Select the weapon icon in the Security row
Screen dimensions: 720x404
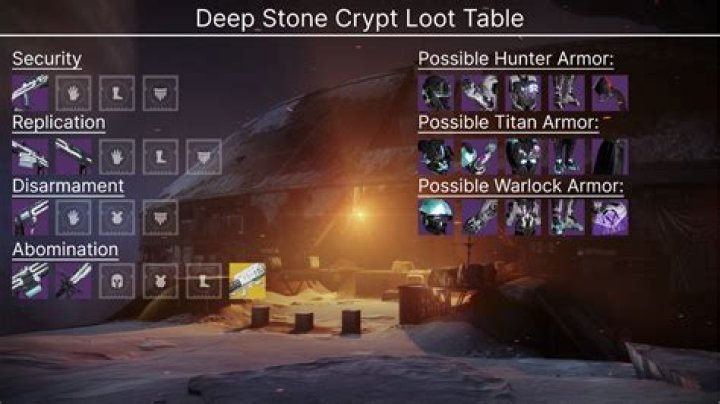click(x=30, y=92)
